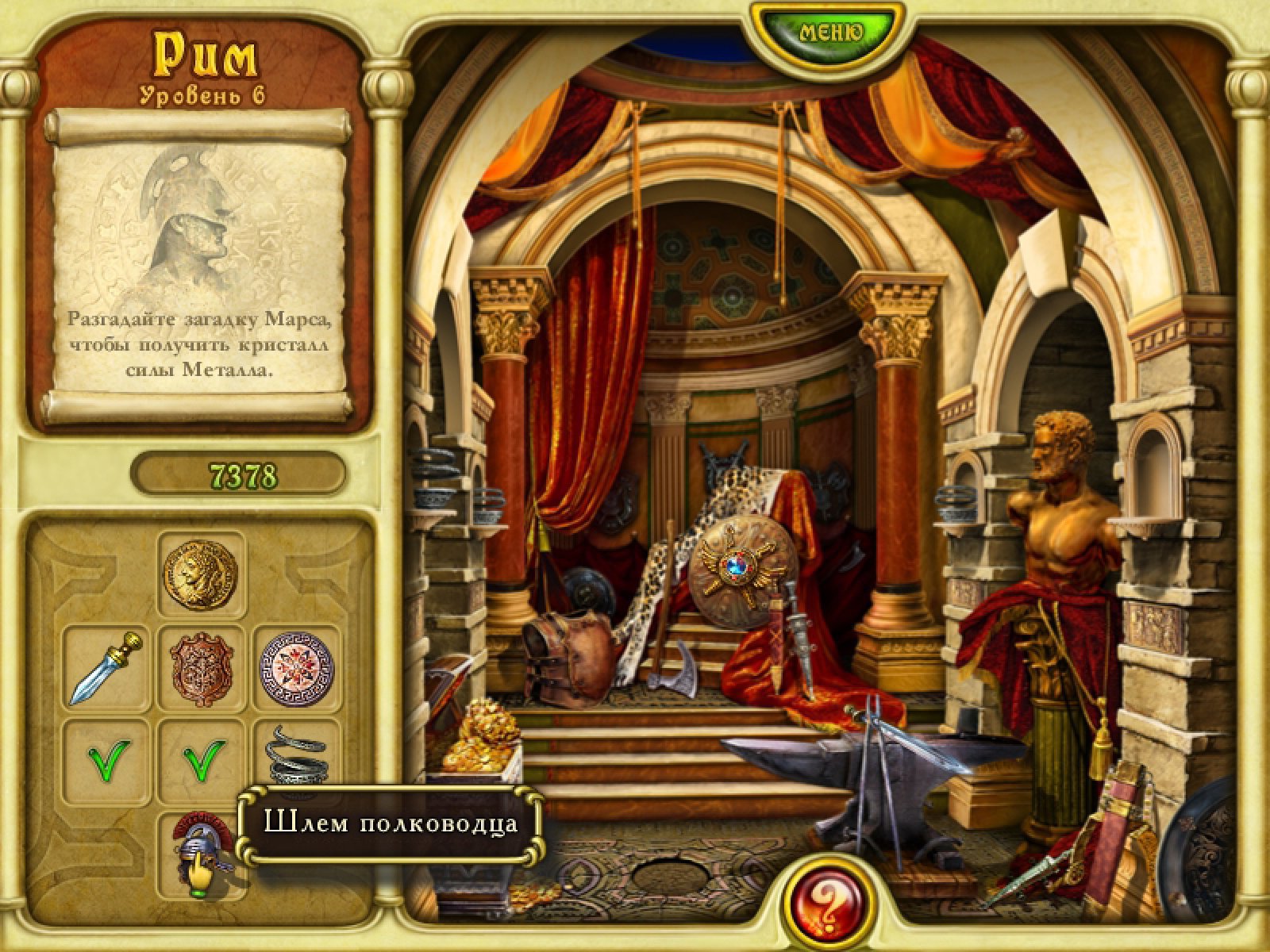Choose the blue dagger item slot
Viewport: 1270px width, 952px height.
[x=106, y=668]
